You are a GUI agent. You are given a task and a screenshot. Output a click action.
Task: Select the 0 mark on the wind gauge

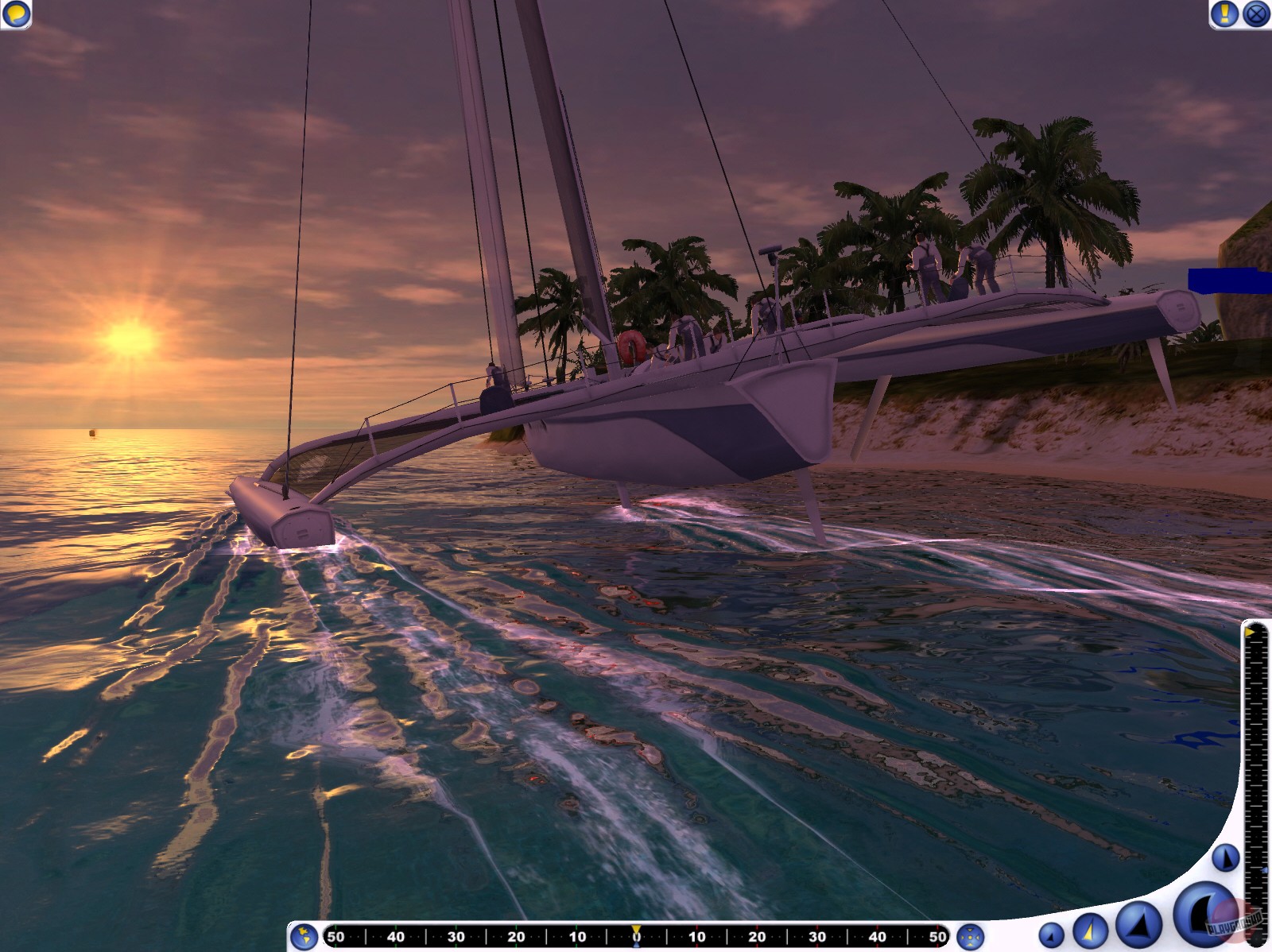(x=636, y=936)
